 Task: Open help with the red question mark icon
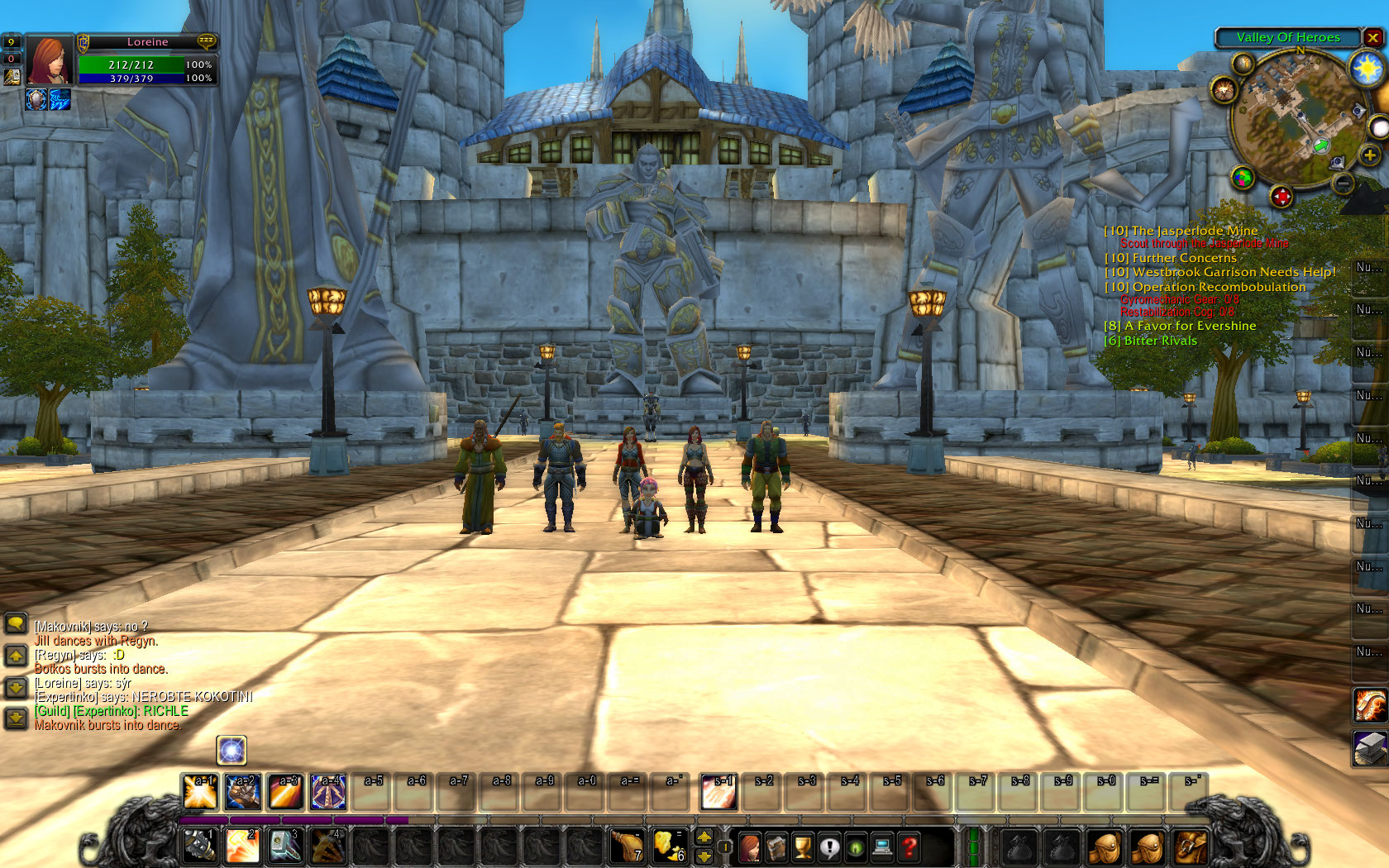click(x=909, y=846)
